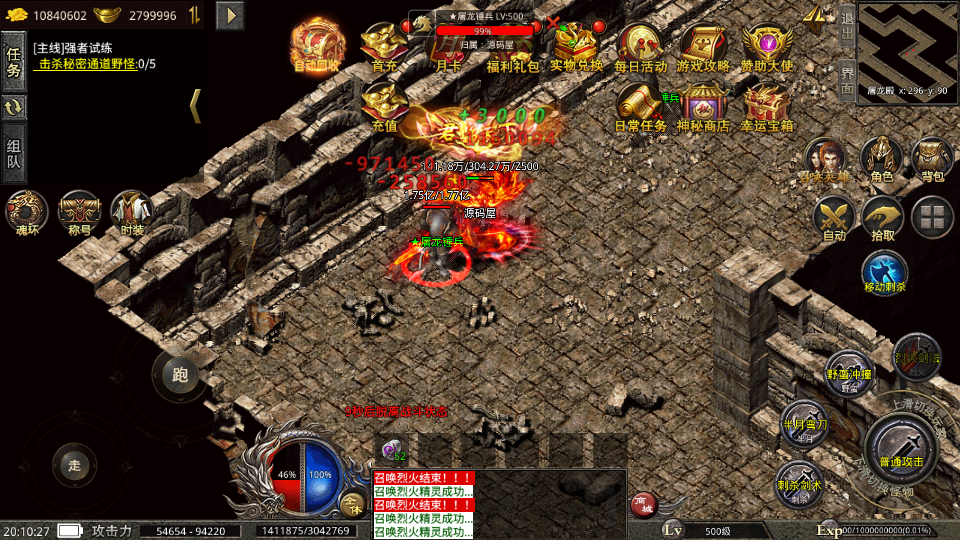Open the 福利礼包 welfare gift pack
The width and height of the screenshot is (960, 540).
tap(512, 46)
